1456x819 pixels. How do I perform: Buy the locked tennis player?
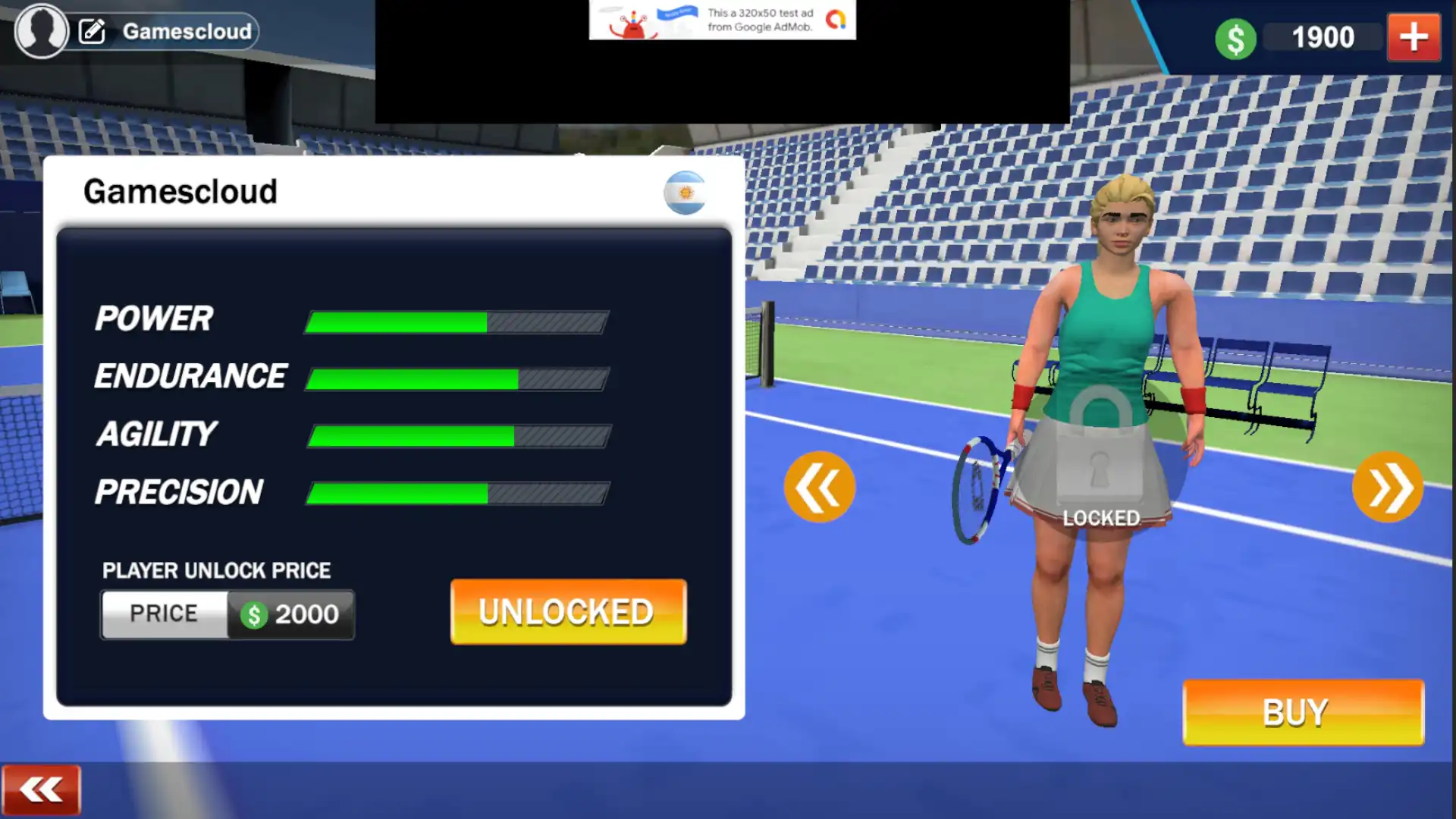pyautogui.click(x=1303, y=712)
